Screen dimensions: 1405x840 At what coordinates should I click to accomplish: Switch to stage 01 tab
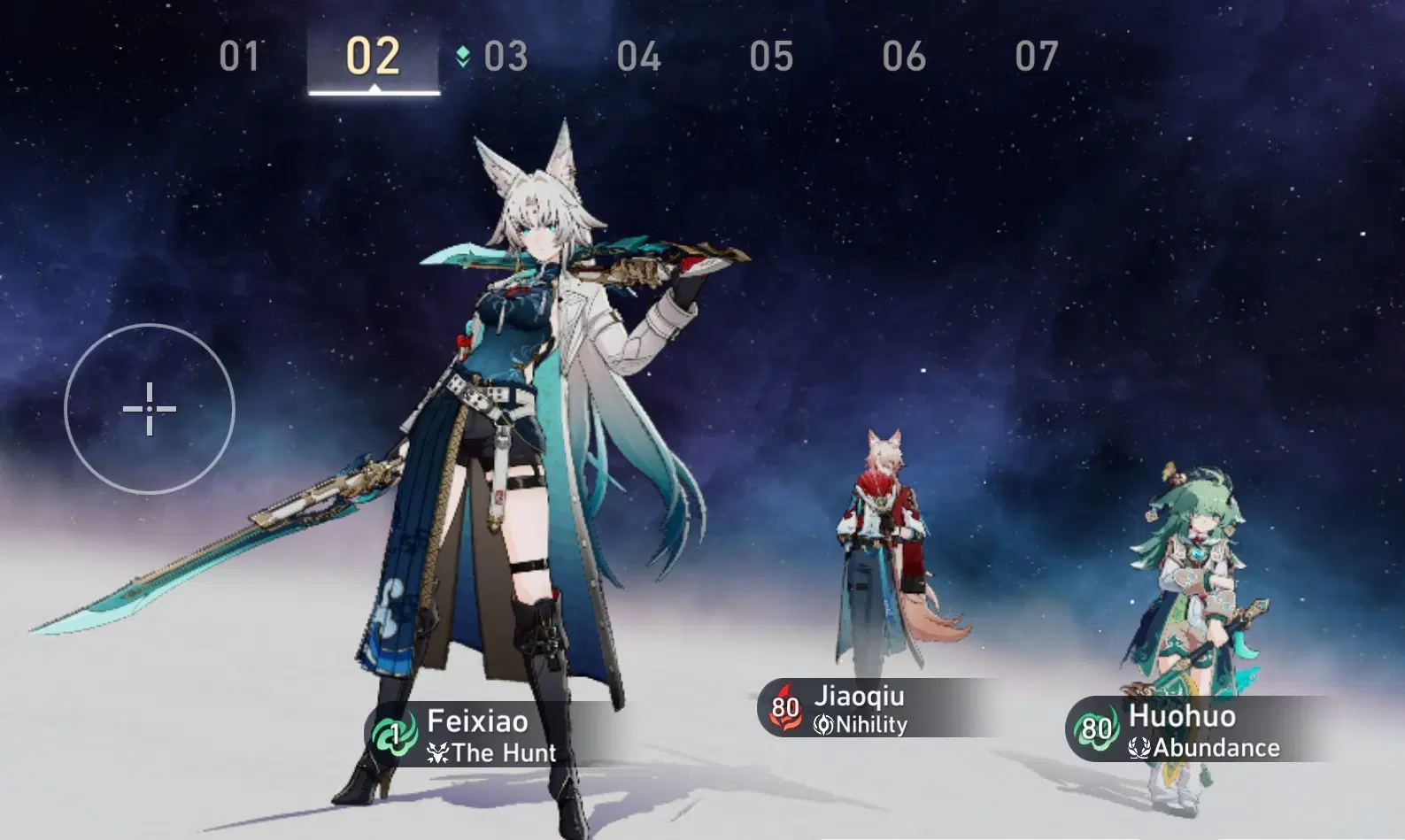coord(241,55)
